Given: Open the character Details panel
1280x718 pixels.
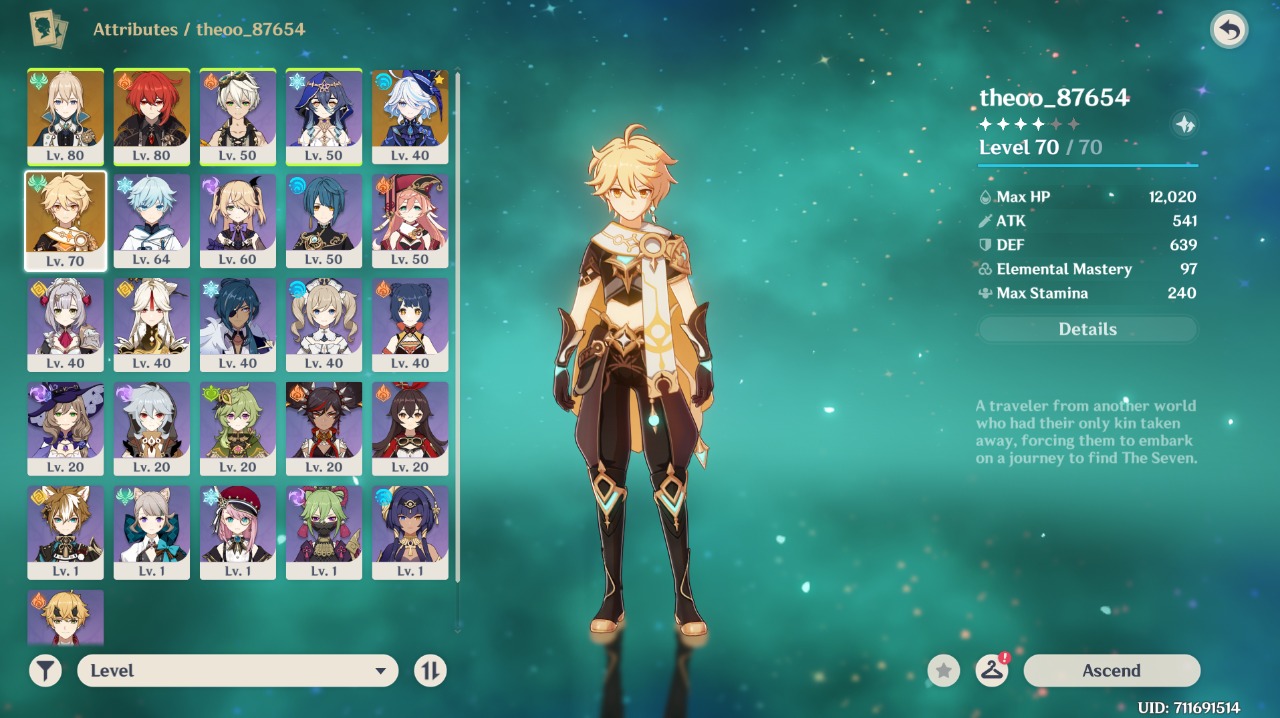Looking at the screenshot, I should [x=1087, y=329].
